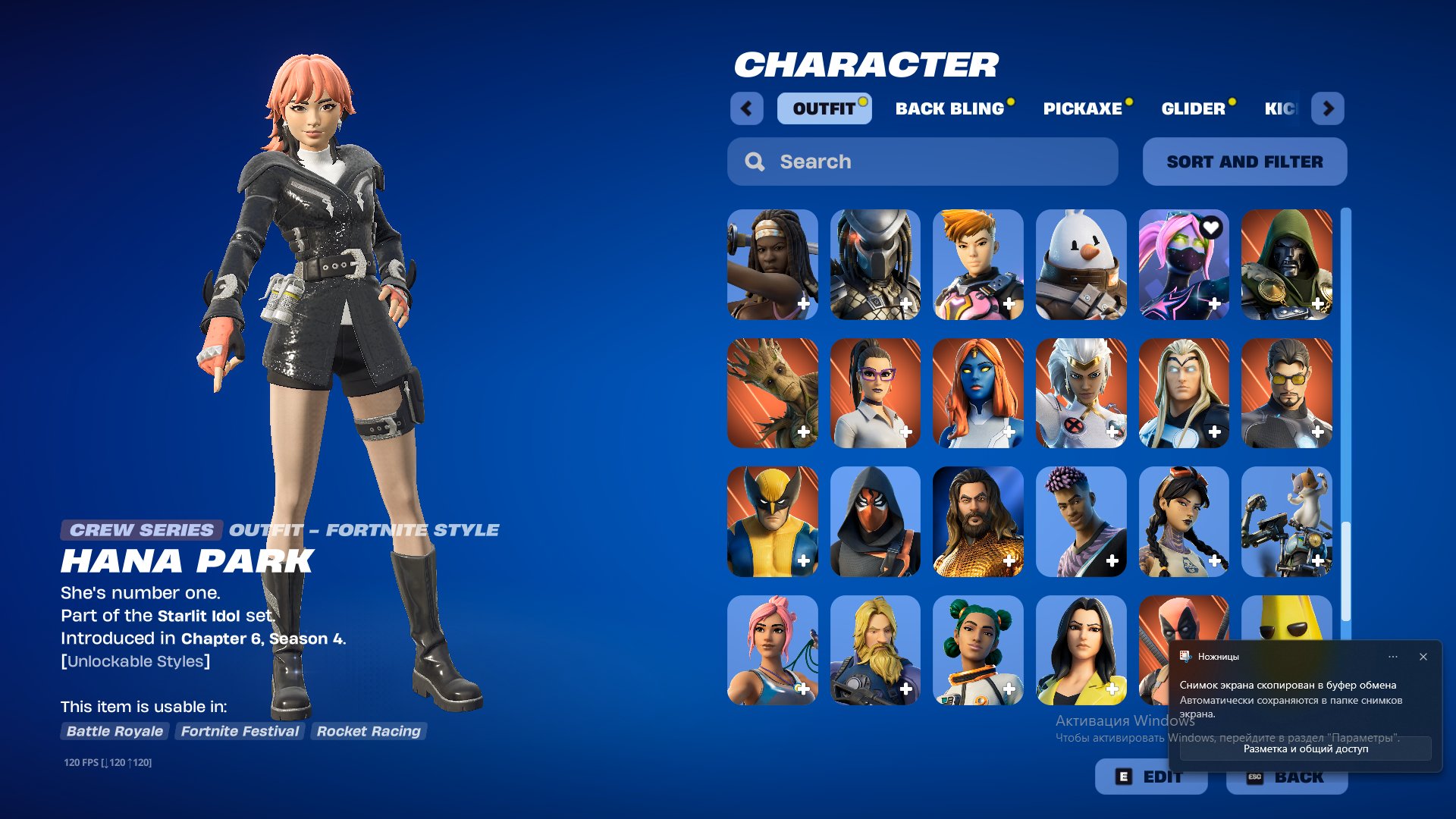Viewport: 1456px width, 819px height.
Task: Choose the Doctor Doom outfit
Action: (1288, 265)
